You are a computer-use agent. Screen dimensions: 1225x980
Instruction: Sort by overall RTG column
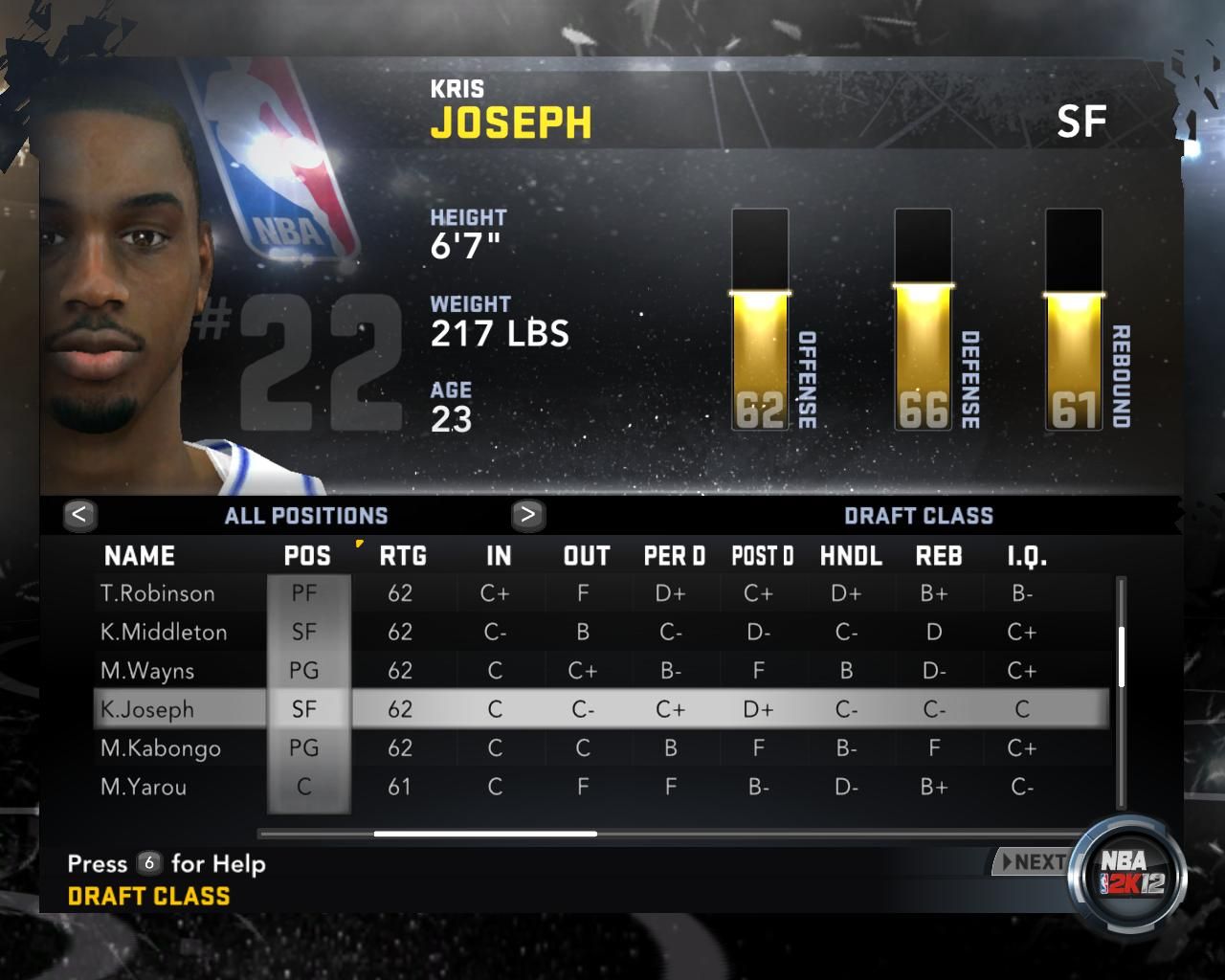point(403,556)
